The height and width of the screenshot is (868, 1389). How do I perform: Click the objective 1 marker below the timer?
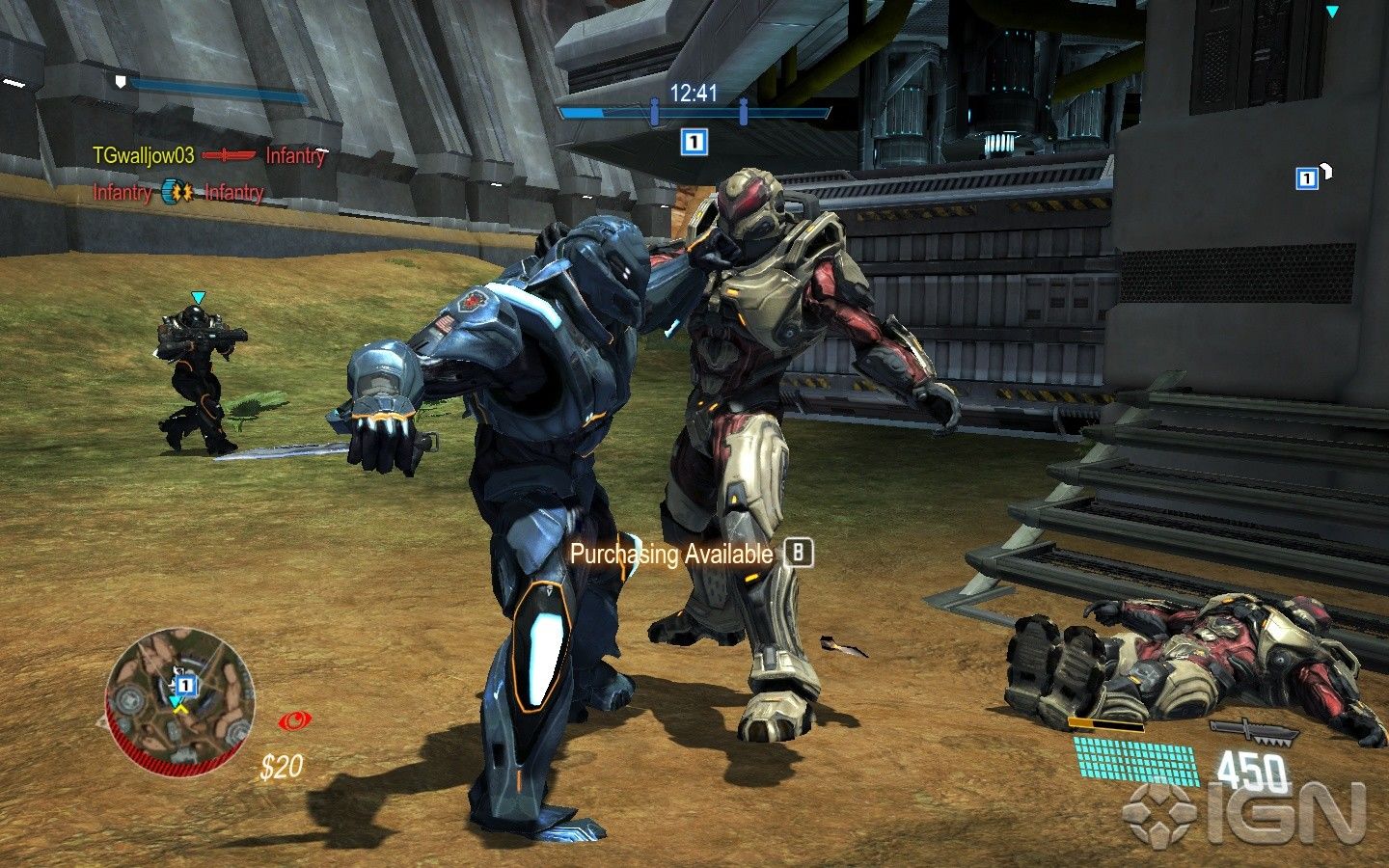click(694, 143)
